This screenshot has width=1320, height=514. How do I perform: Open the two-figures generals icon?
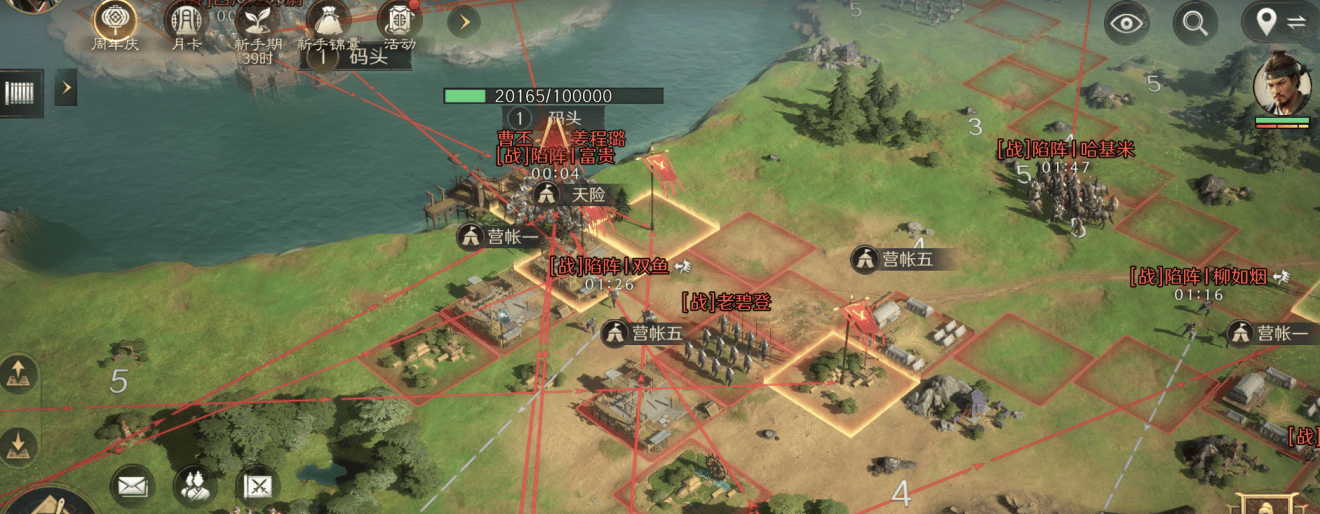coord(195,486)
